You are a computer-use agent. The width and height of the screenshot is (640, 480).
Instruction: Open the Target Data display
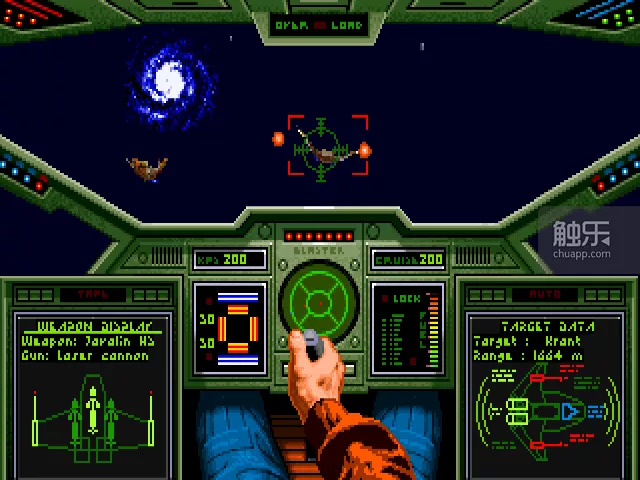click(546, 383)
